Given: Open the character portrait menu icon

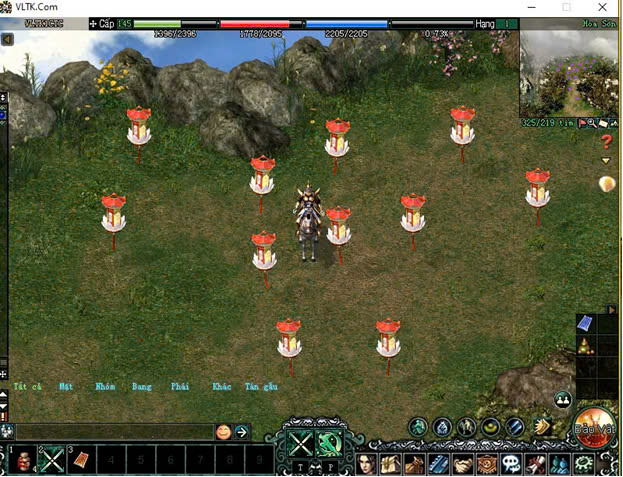Looking at the screenshot, I should pos(367,463).
